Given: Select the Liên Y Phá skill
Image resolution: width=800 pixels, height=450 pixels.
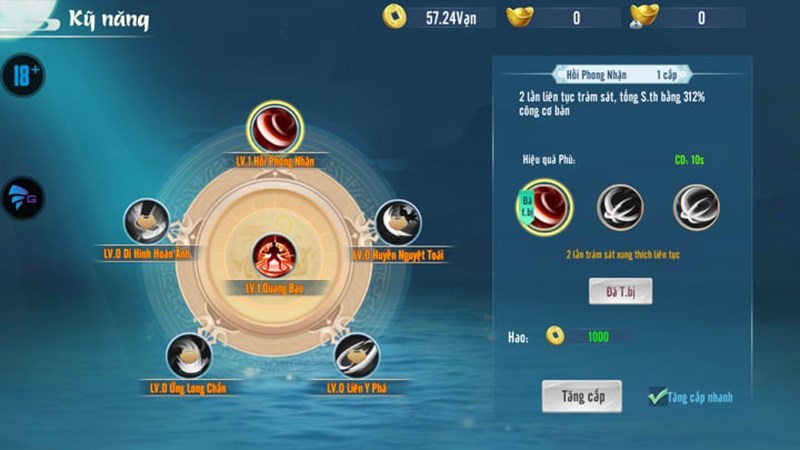Looking at the screenshot, I should click(356, 356).
